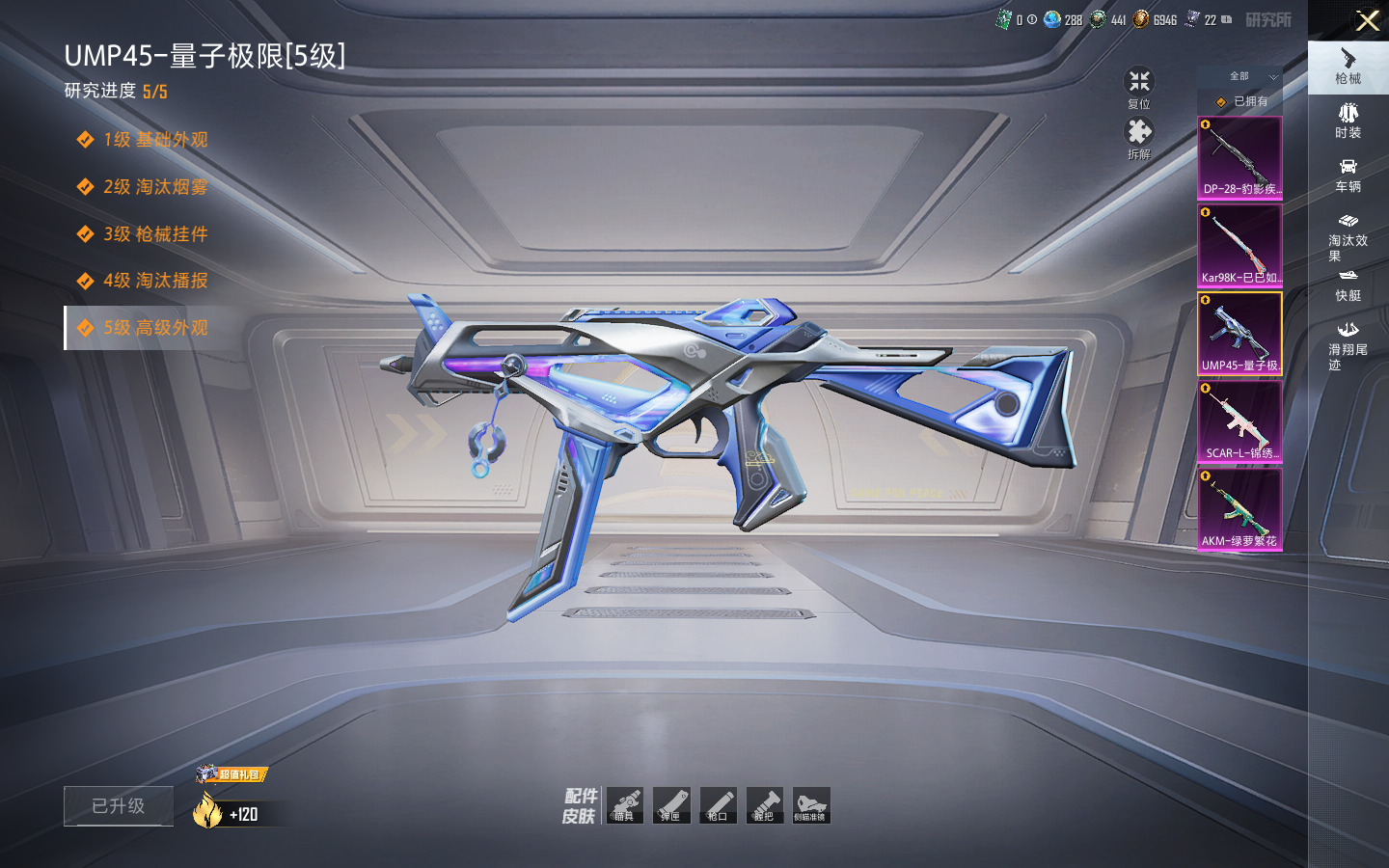Select the SCAR-L skin thumbnail
The width and height of the screenshot is (1389, 868).
[x=1239, y=421]
